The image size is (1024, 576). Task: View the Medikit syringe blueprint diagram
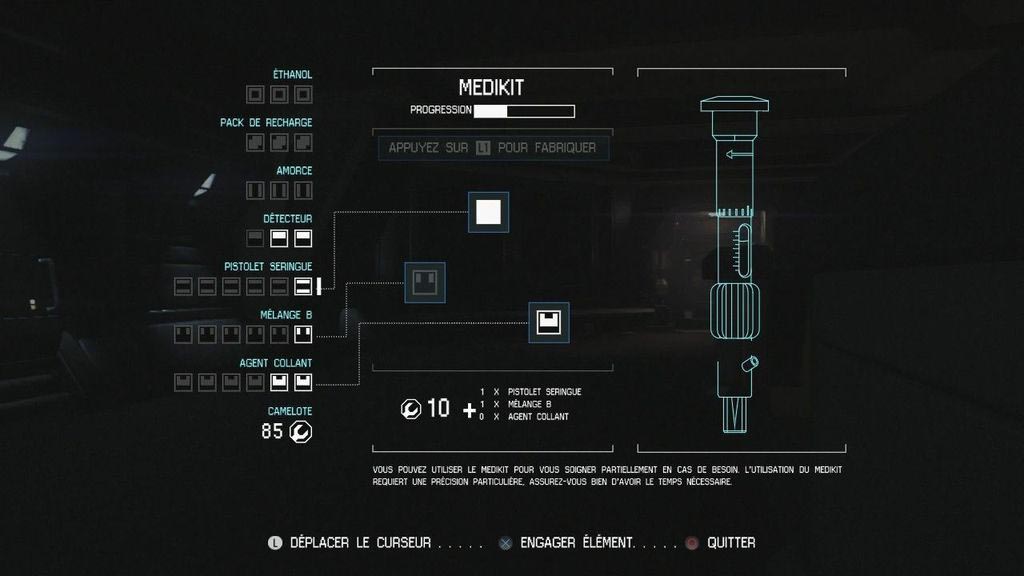(735, 265)
